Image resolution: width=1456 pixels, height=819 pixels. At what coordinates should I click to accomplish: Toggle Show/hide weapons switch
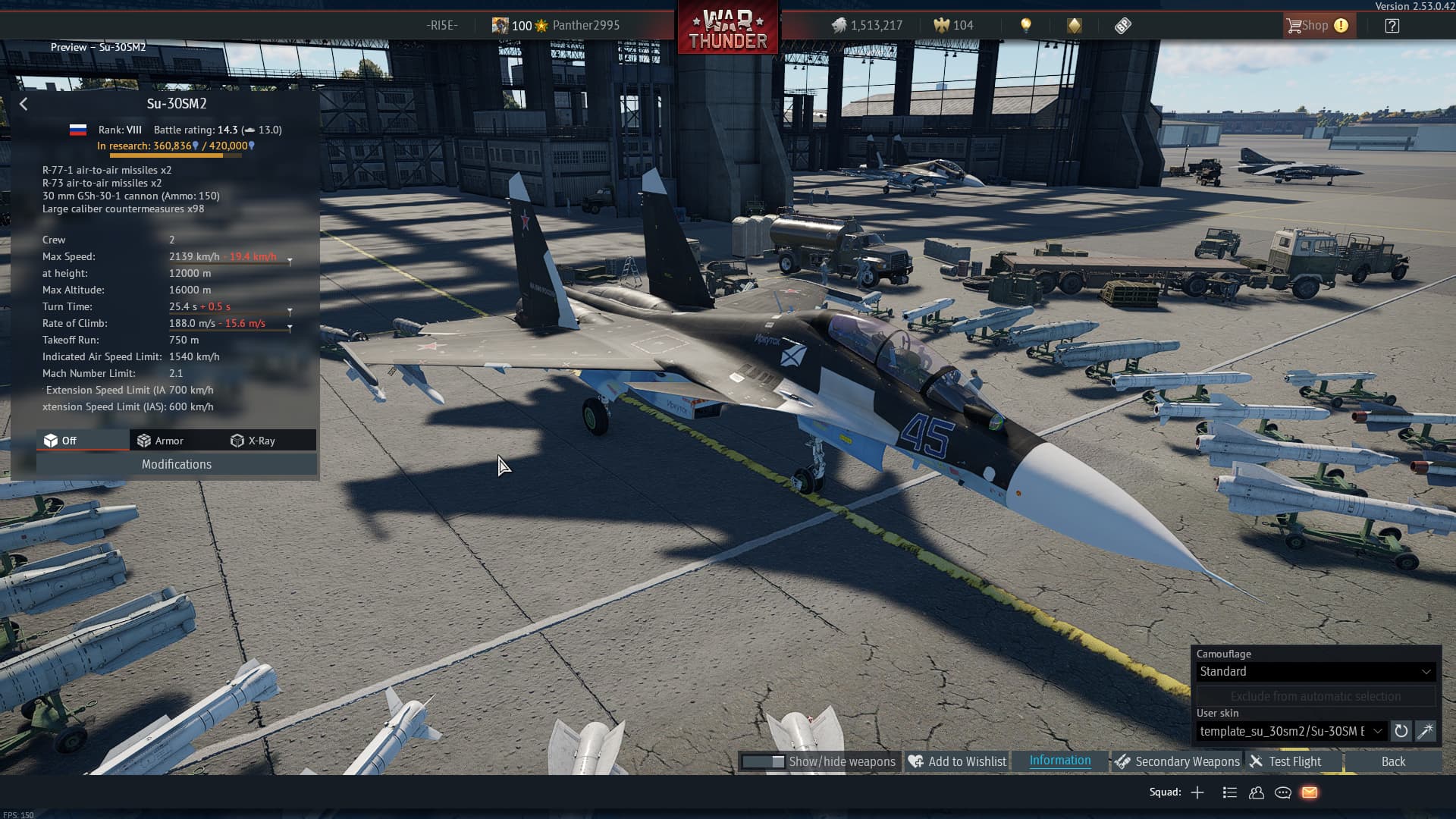(764, 761)
